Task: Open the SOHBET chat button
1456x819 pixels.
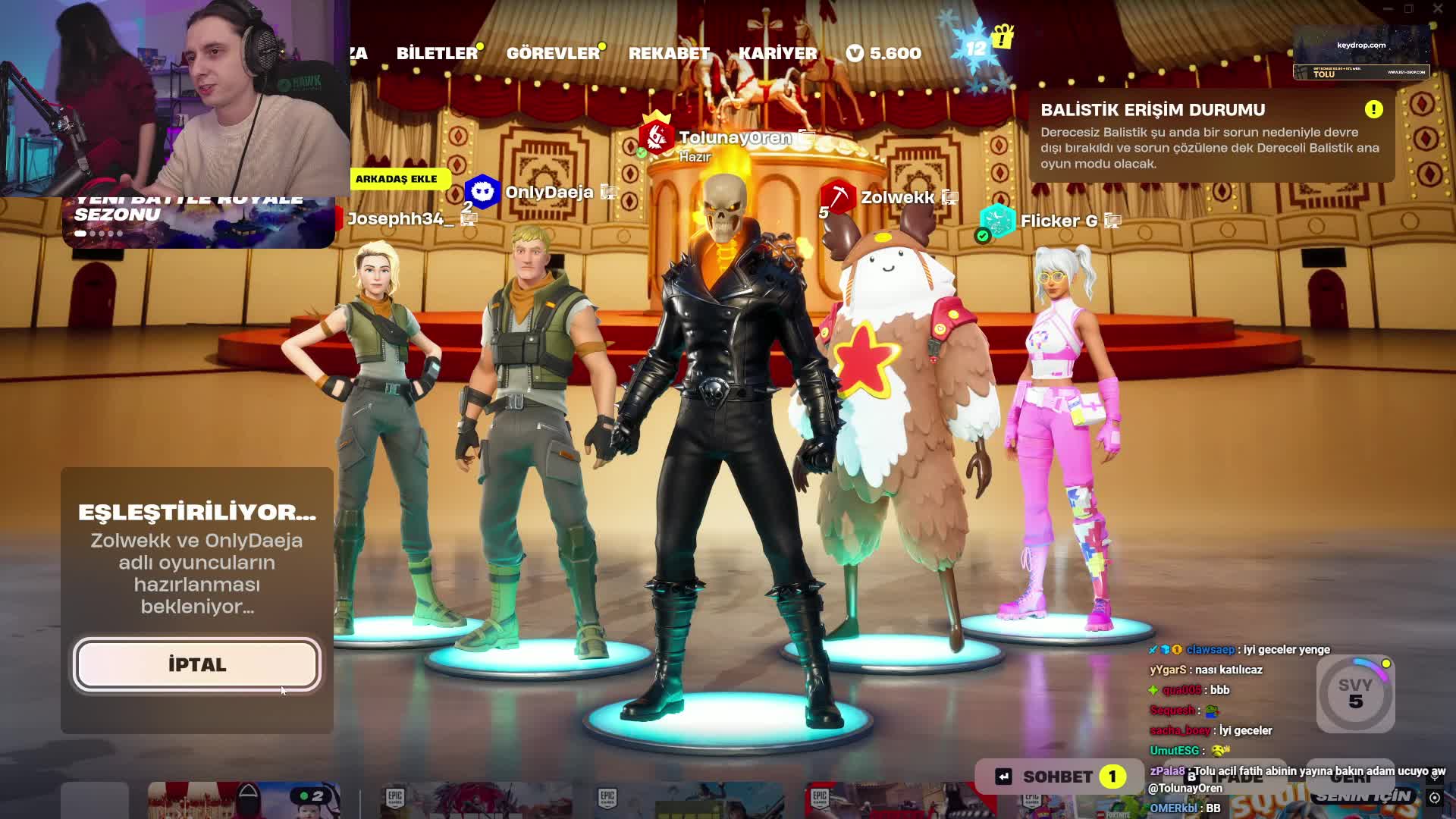Action: 1059,777
